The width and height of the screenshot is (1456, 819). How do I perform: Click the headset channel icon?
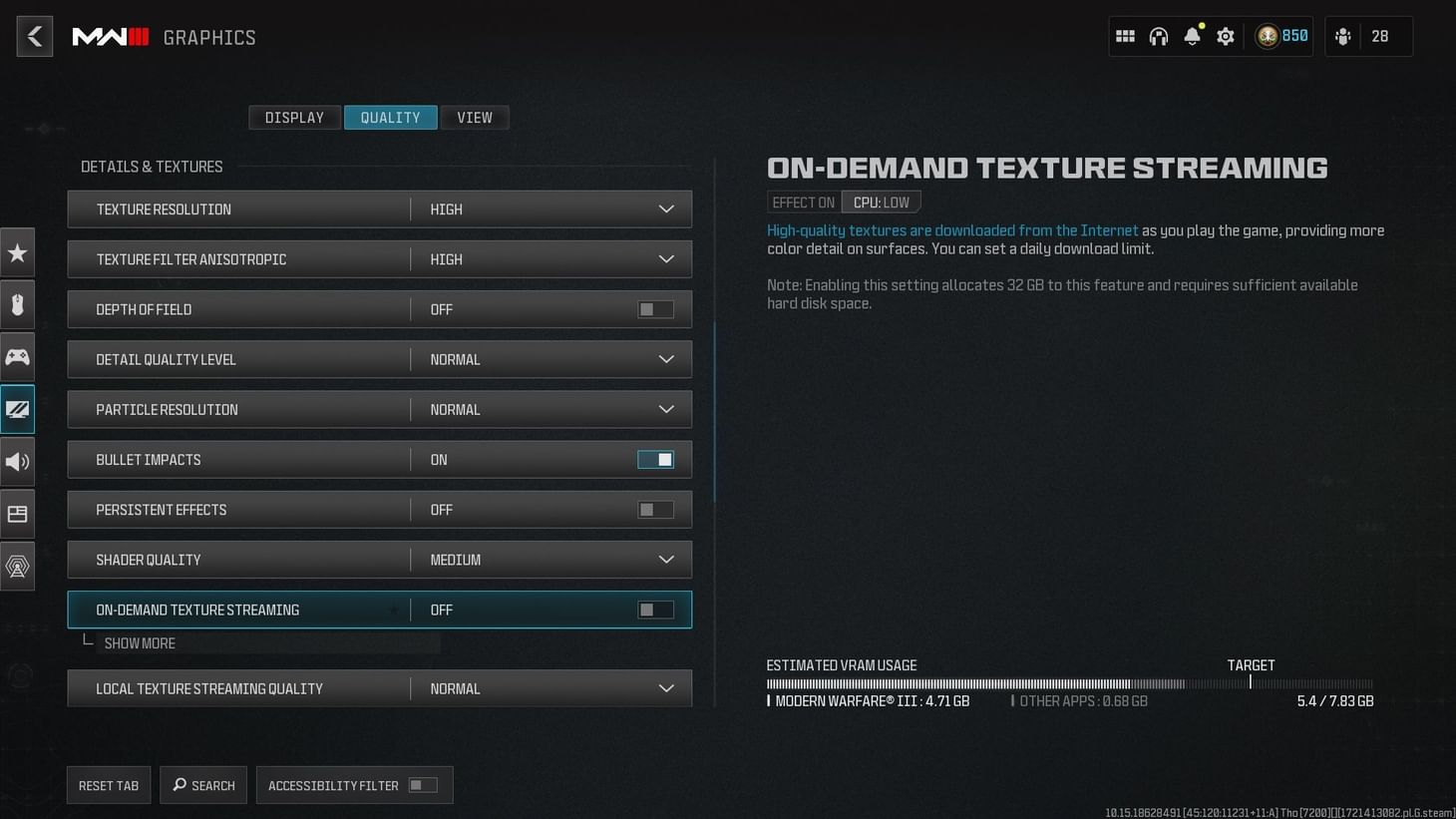pyautogui.click(x=1159, y=35)
